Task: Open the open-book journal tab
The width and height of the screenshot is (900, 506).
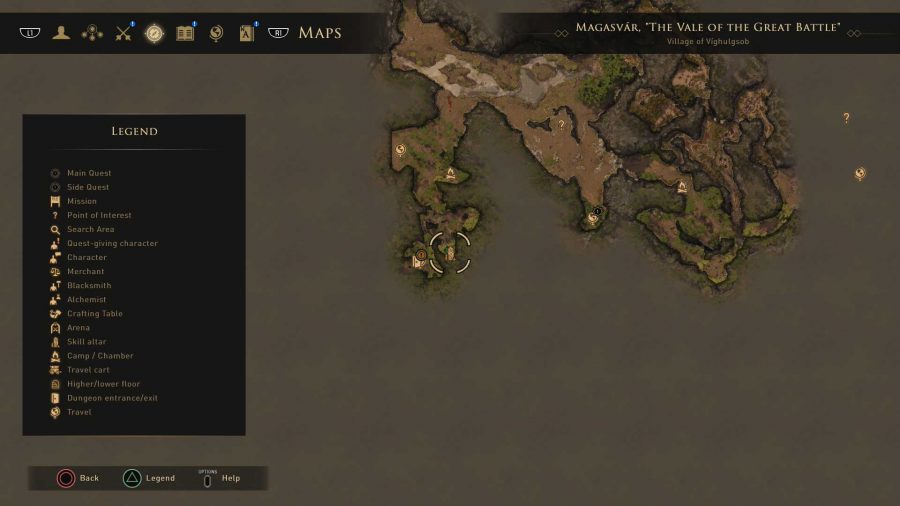Action: [x=185, y=33]
